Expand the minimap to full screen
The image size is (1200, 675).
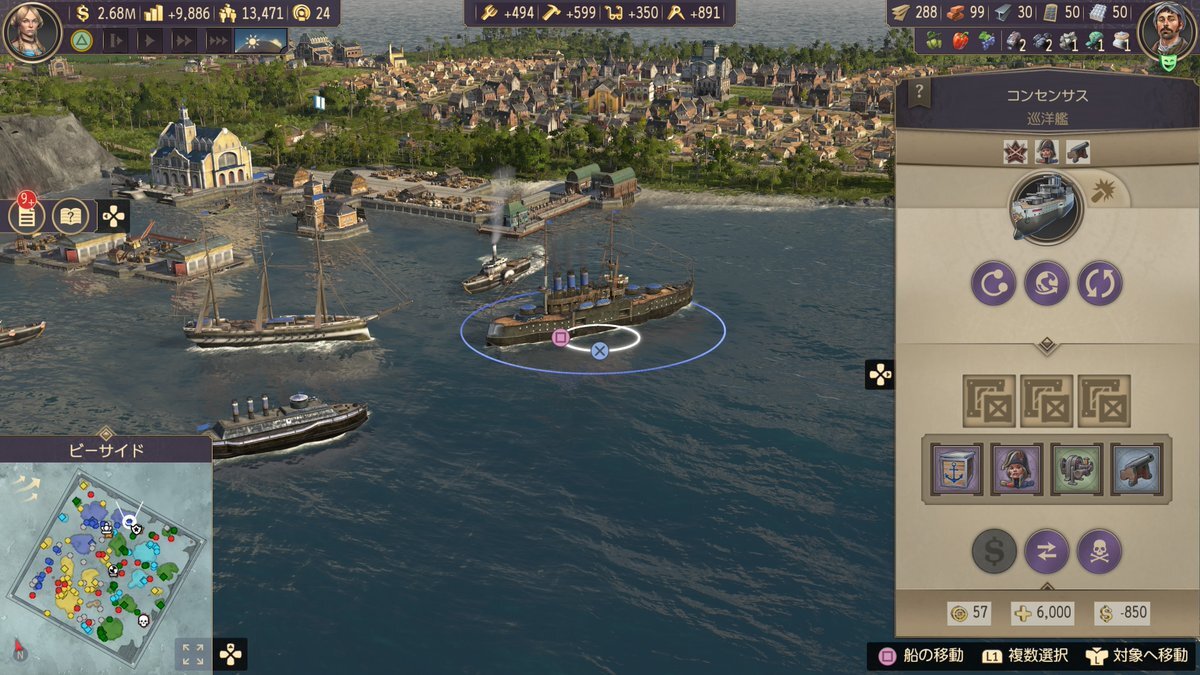193,654
